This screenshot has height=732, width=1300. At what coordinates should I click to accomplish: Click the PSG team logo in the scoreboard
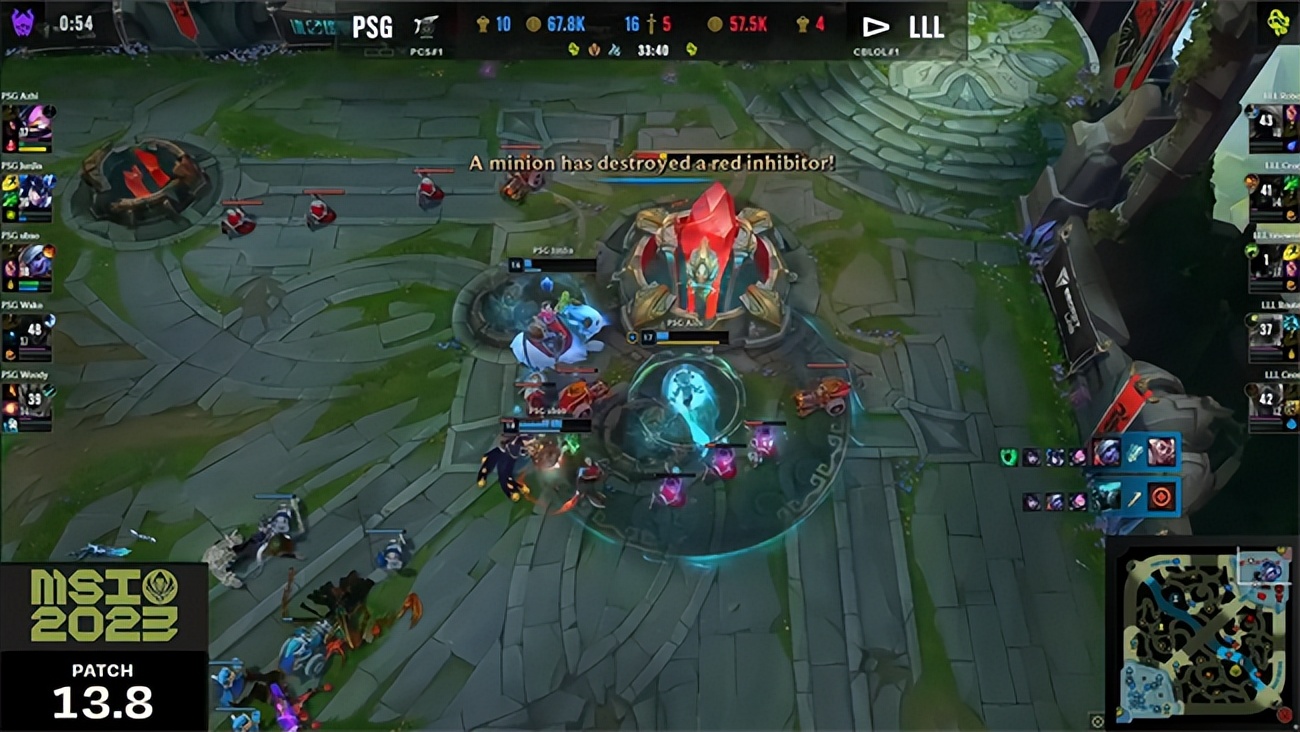[423, 25]
